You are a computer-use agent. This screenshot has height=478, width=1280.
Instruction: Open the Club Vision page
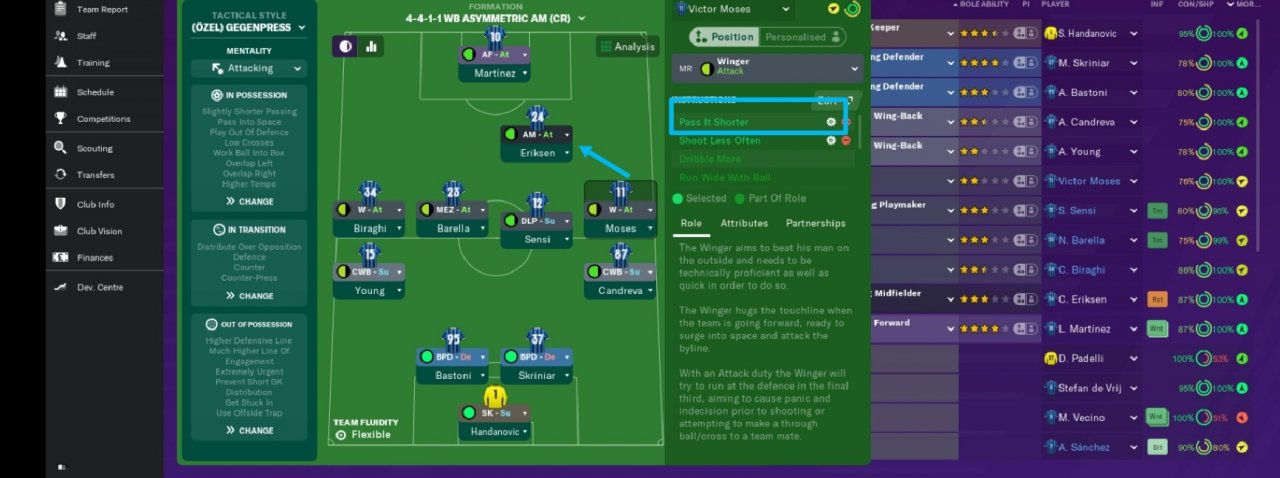pyautogui.click(x=99, y=231)
